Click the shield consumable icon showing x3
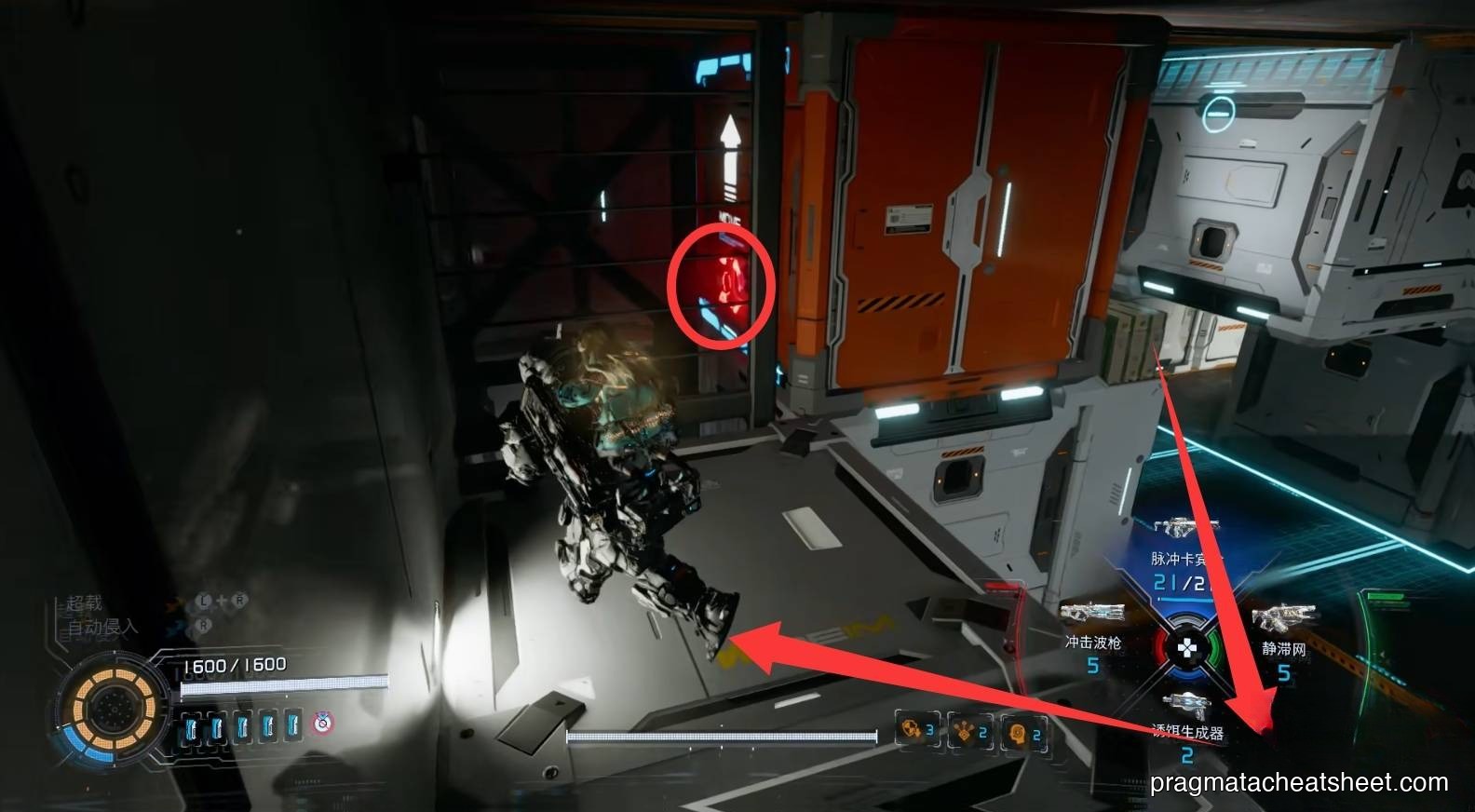Image resolution: width=1475 pixels, height=812 pixels. (x=916, y=730)
